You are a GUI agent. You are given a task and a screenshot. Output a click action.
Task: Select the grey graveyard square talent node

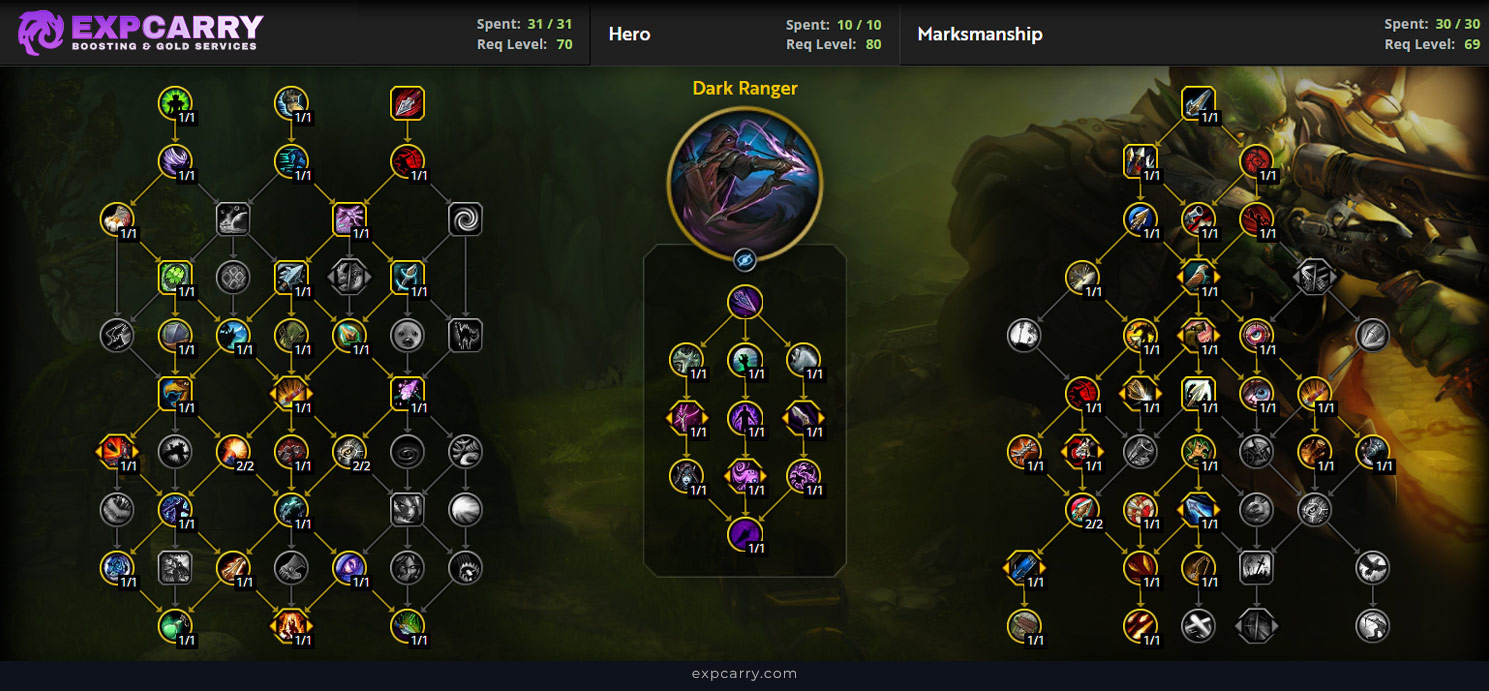1256,568
